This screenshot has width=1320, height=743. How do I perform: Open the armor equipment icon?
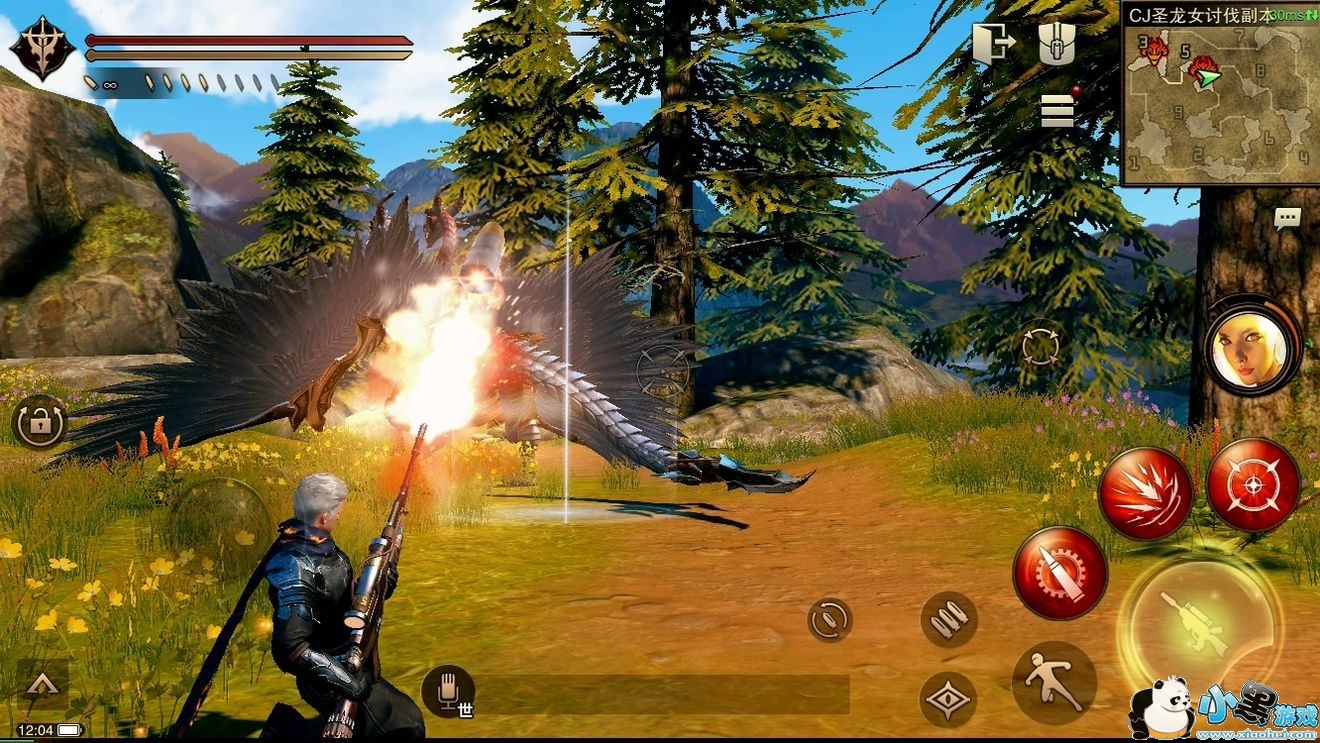1056,44
